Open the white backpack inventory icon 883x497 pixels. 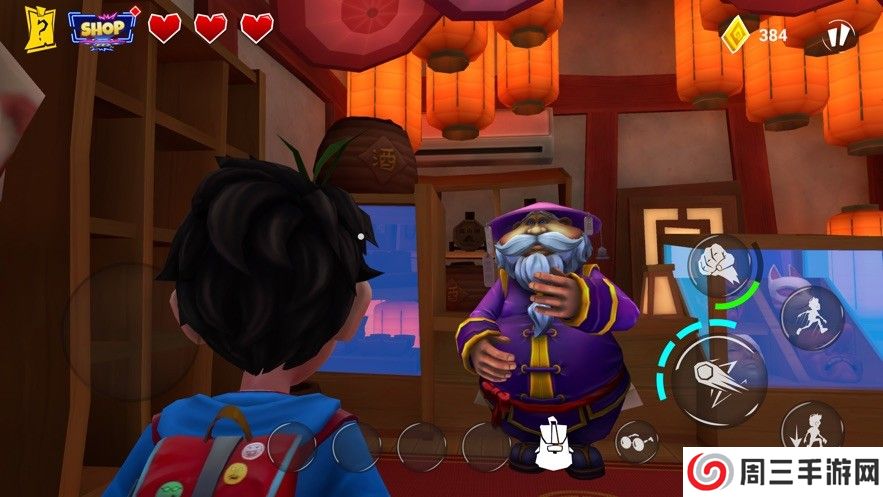pyautogui.click(x=551, y=445)
